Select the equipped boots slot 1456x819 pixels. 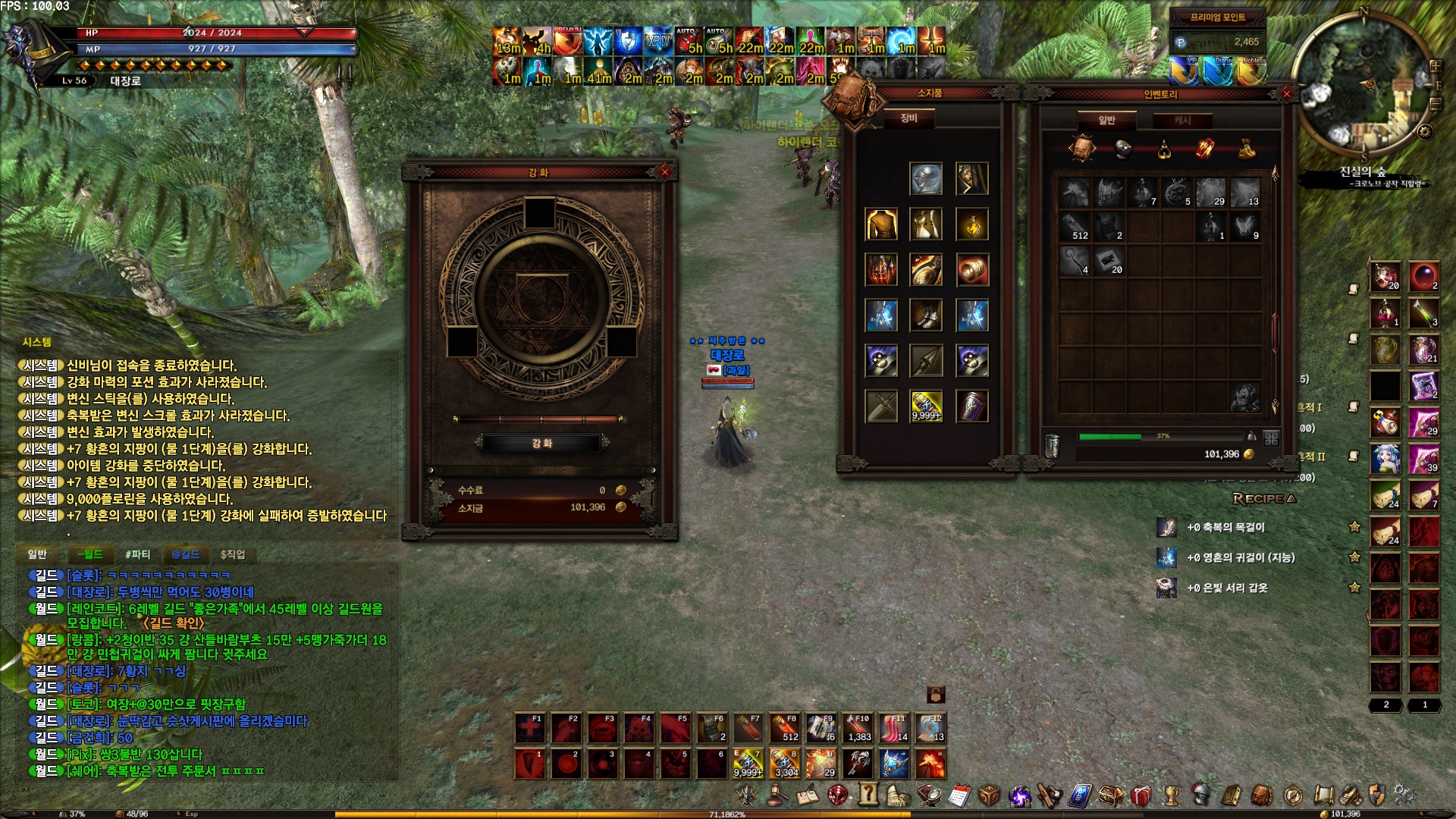[926, 315]
